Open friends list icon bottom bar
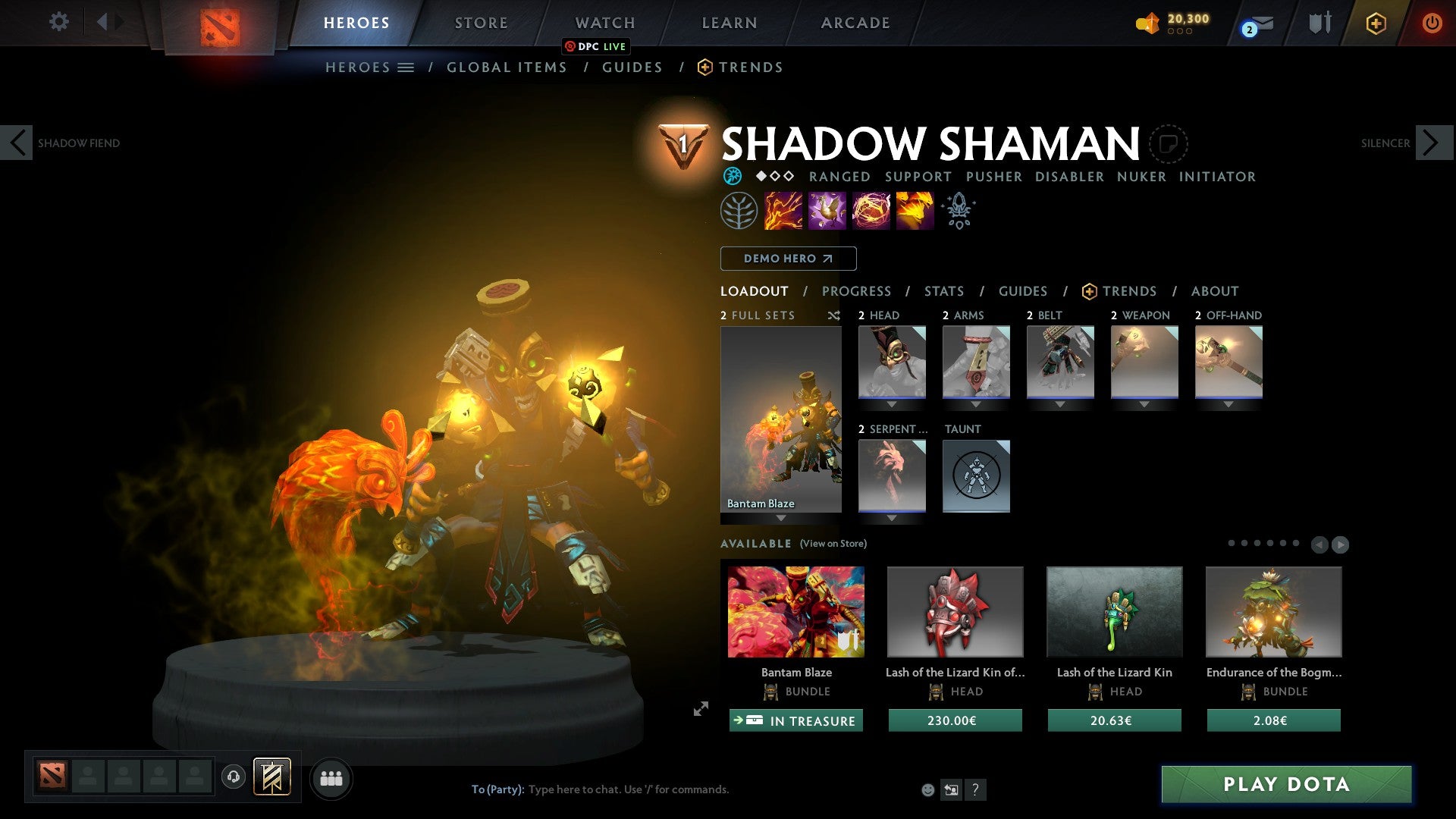 coord(330,777)
